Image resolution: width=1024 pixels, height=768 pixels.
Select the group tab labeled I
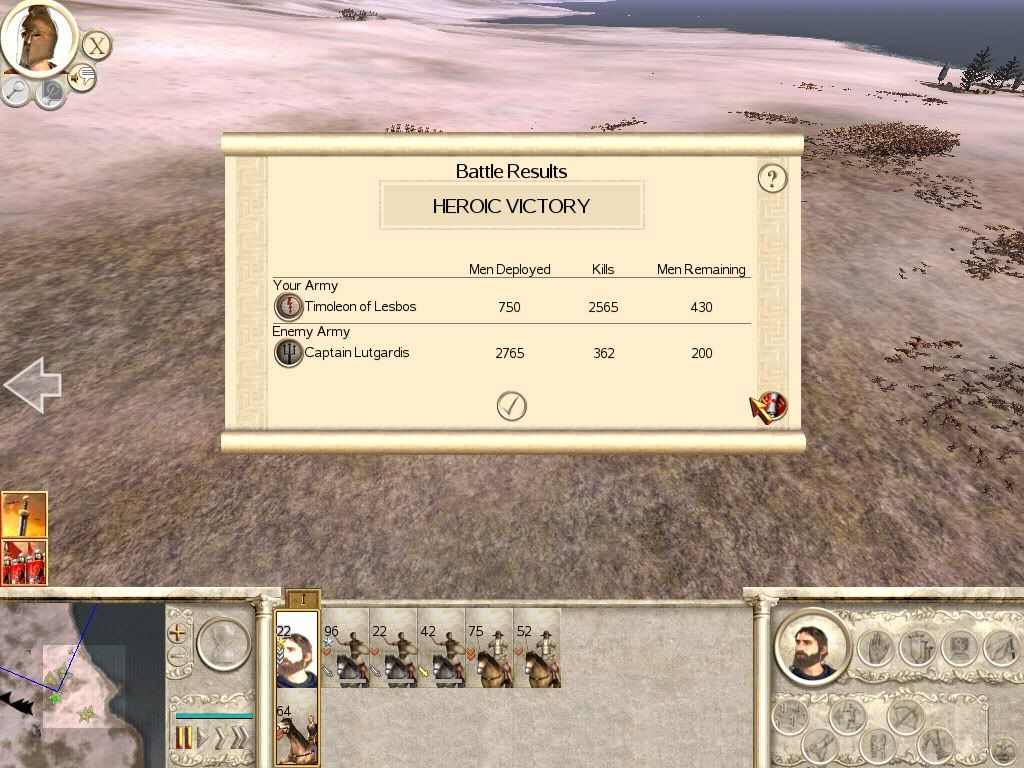pyautogui.click(x=303, y=599)
